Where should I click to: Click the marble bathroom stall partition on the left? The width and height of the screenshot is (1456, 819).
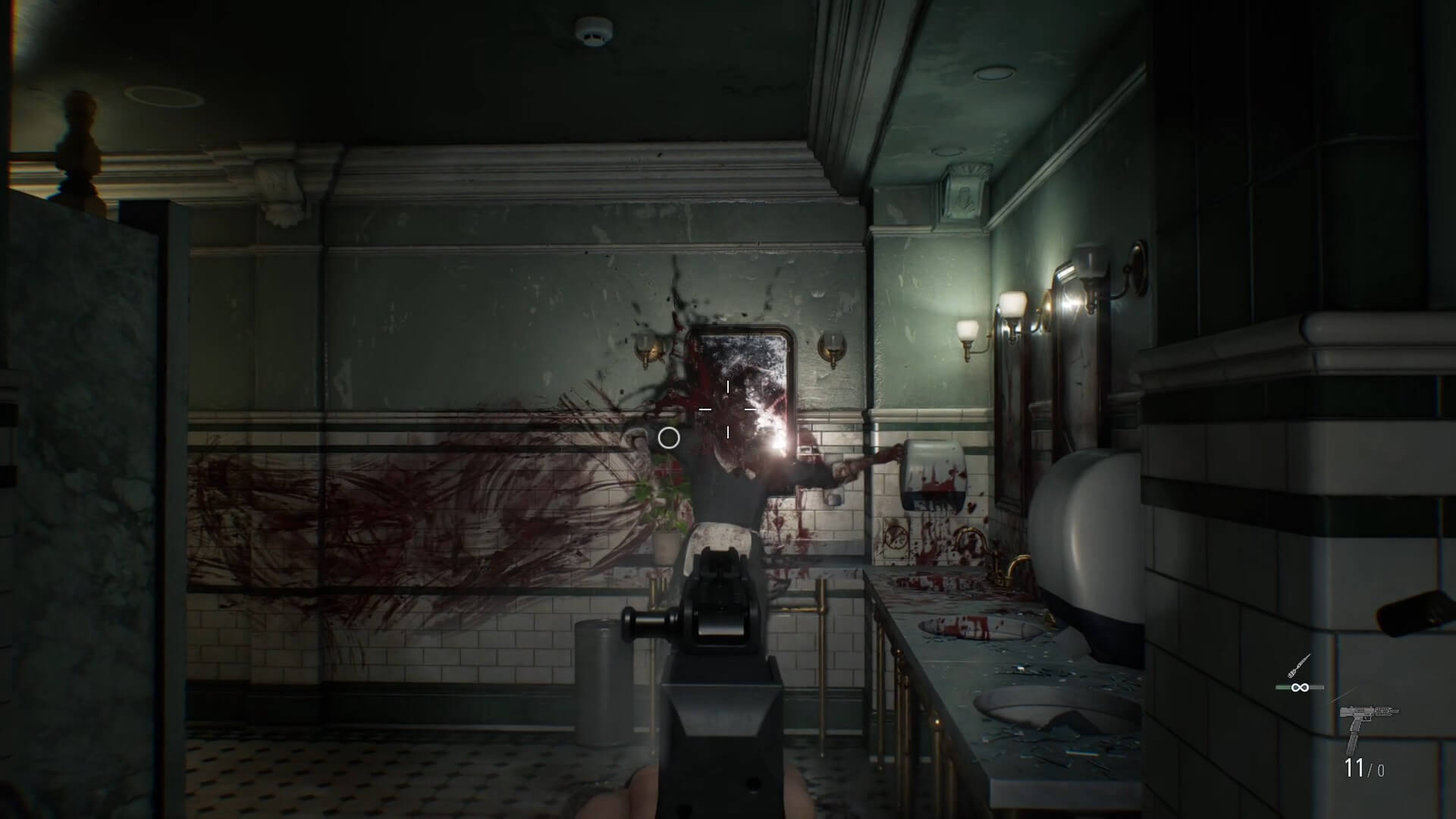(x=83, y=455)
